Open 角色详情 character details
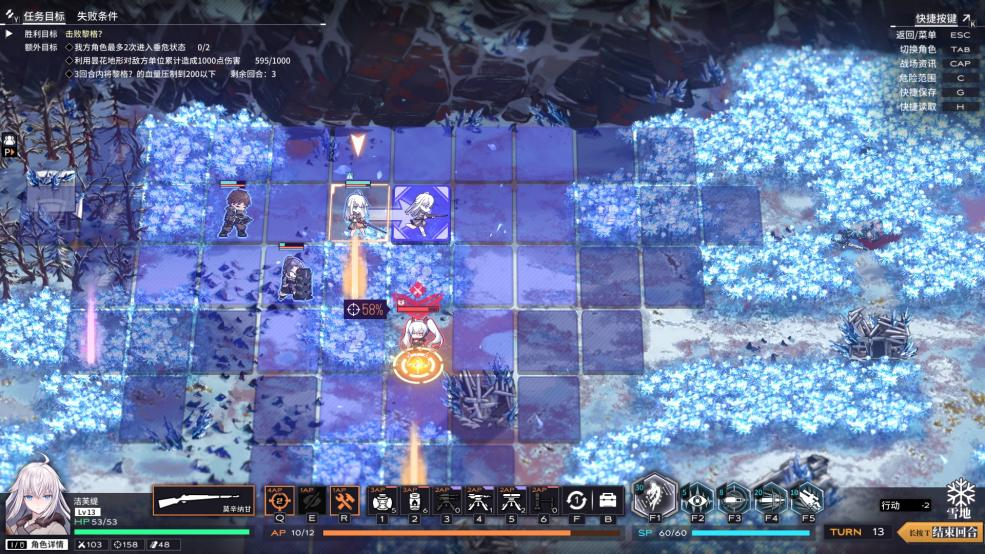985x554 pixels. [x=47, y=545]
